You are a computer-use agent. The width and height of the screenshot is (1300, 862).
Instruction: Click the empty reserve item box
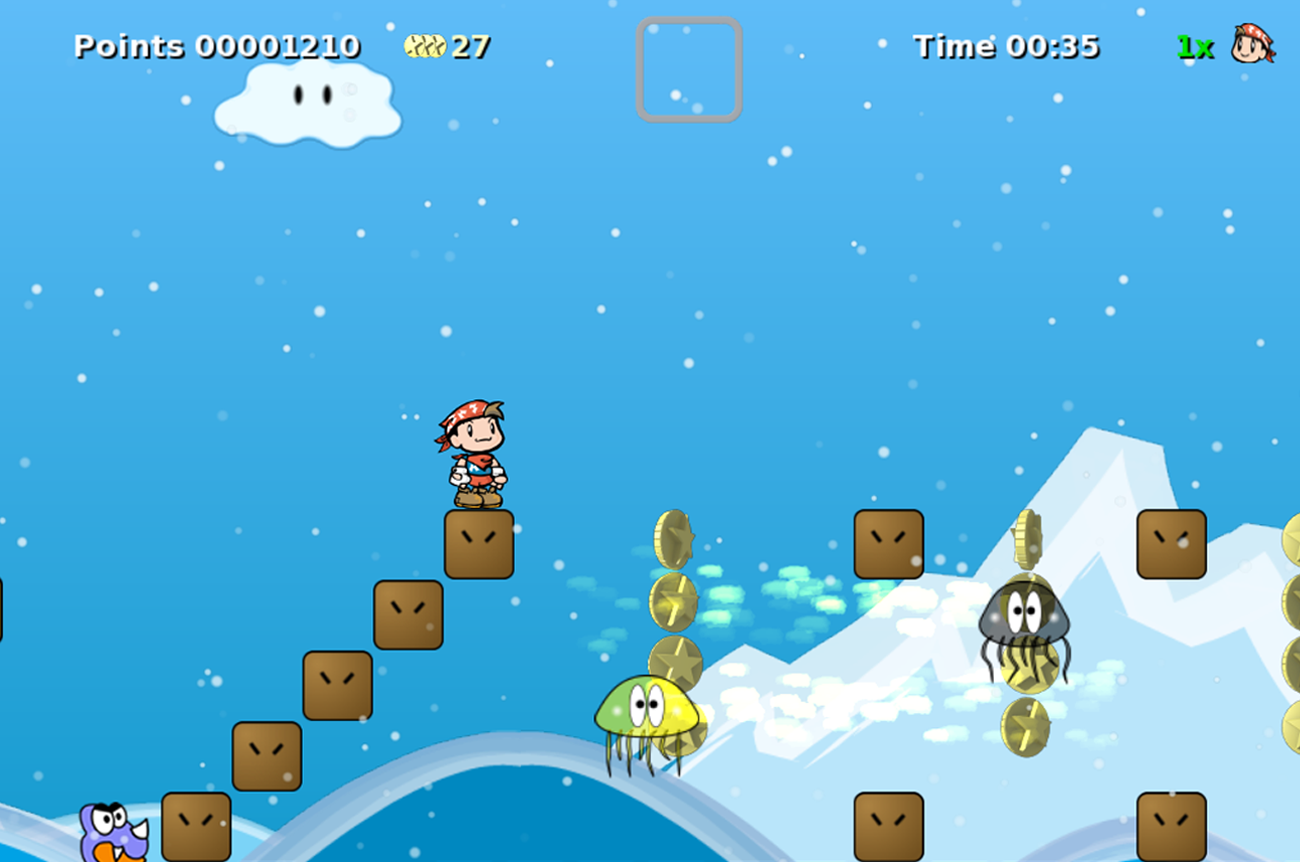click(x=689, y=69)
